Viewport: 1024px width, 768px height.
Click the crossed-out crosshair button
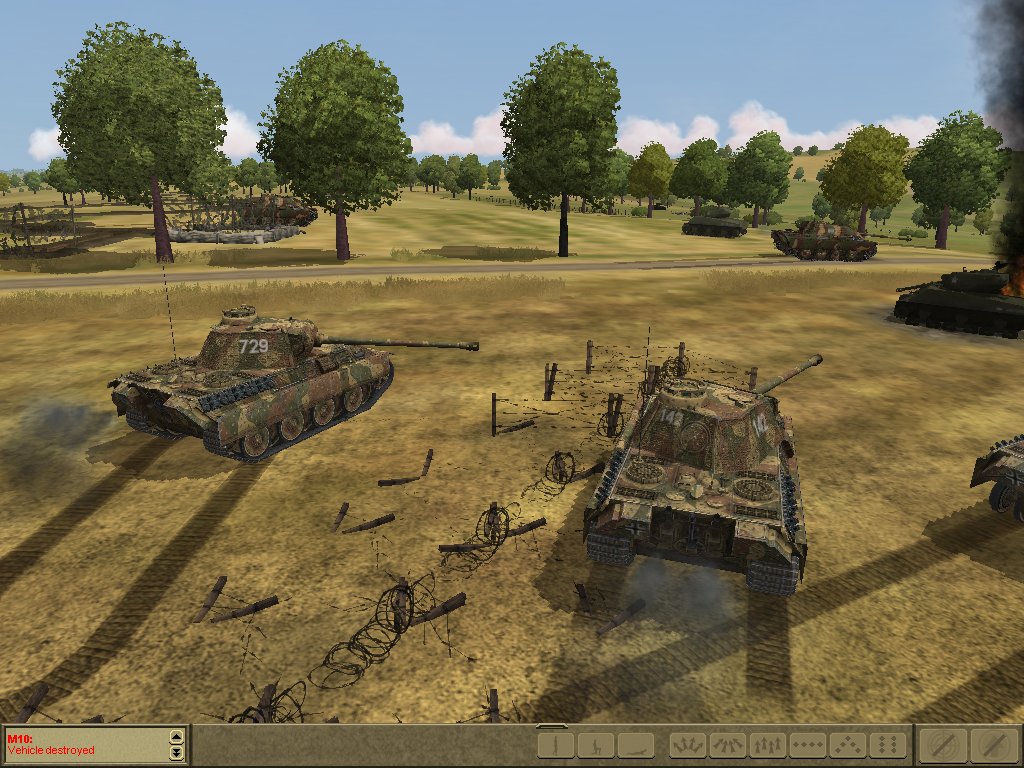point(945,745)
